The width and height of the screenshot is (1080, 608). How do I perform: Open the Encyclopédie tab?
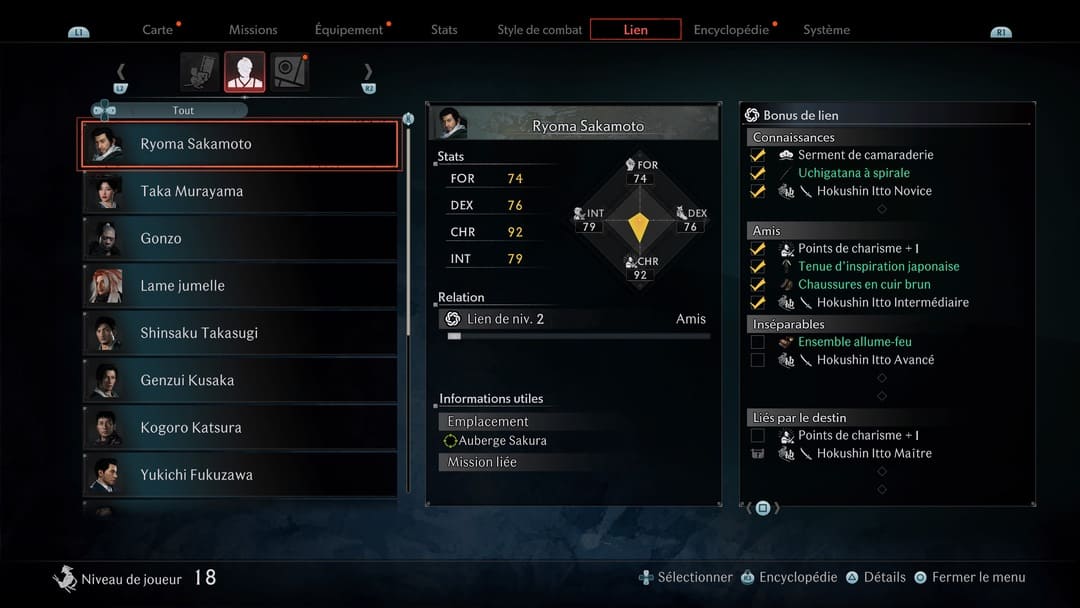point(731,30)
